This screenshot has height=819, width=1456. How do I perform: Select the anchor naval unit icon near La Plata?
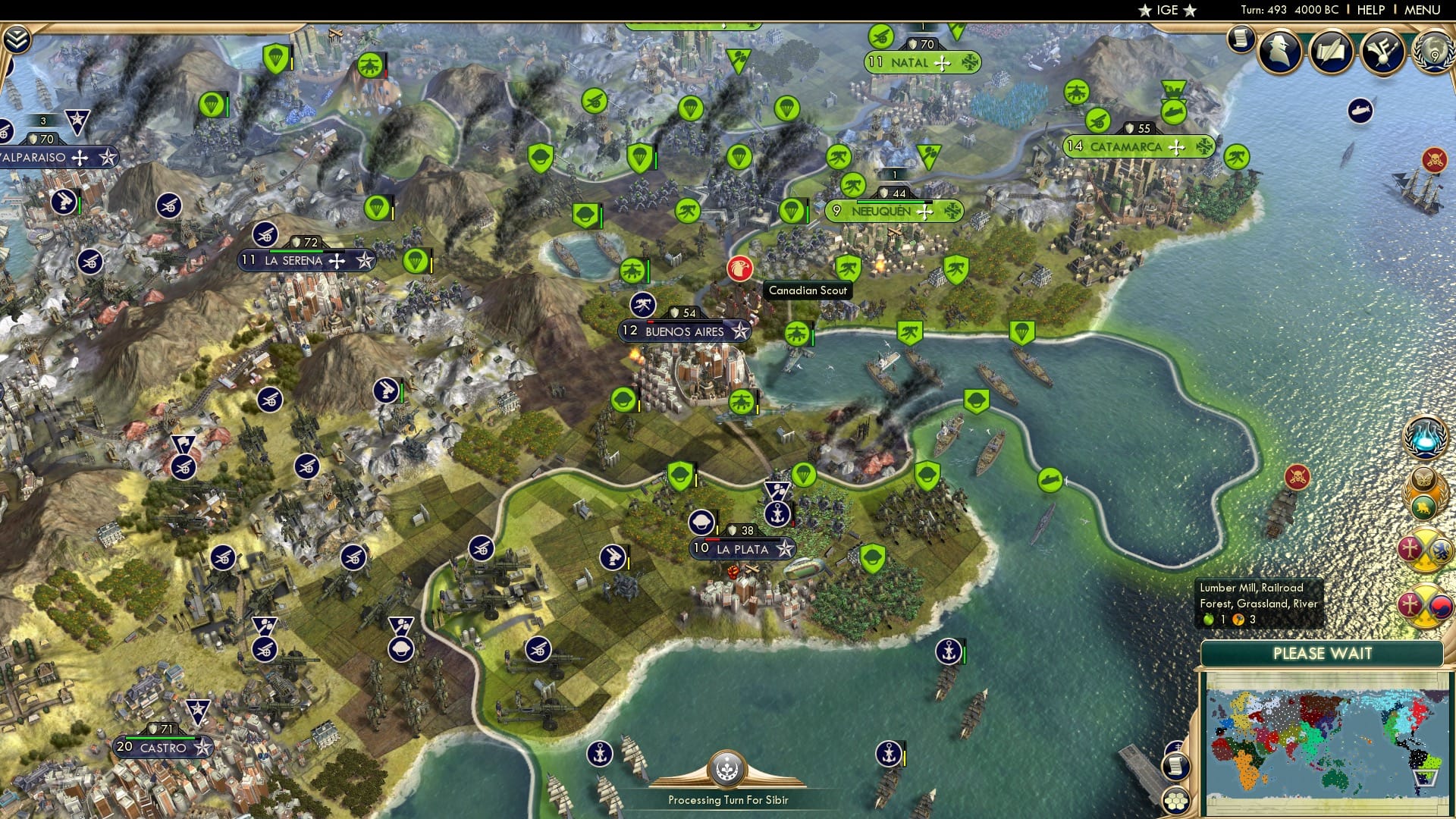[777, 513]
